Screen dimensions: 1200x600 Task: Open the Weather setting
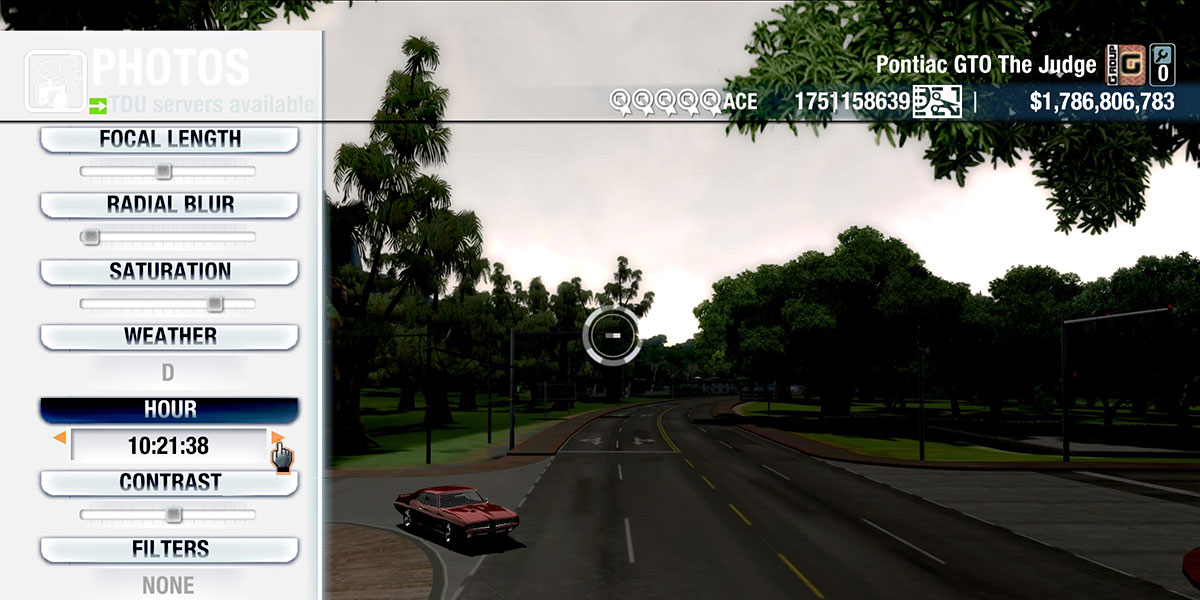169,336
